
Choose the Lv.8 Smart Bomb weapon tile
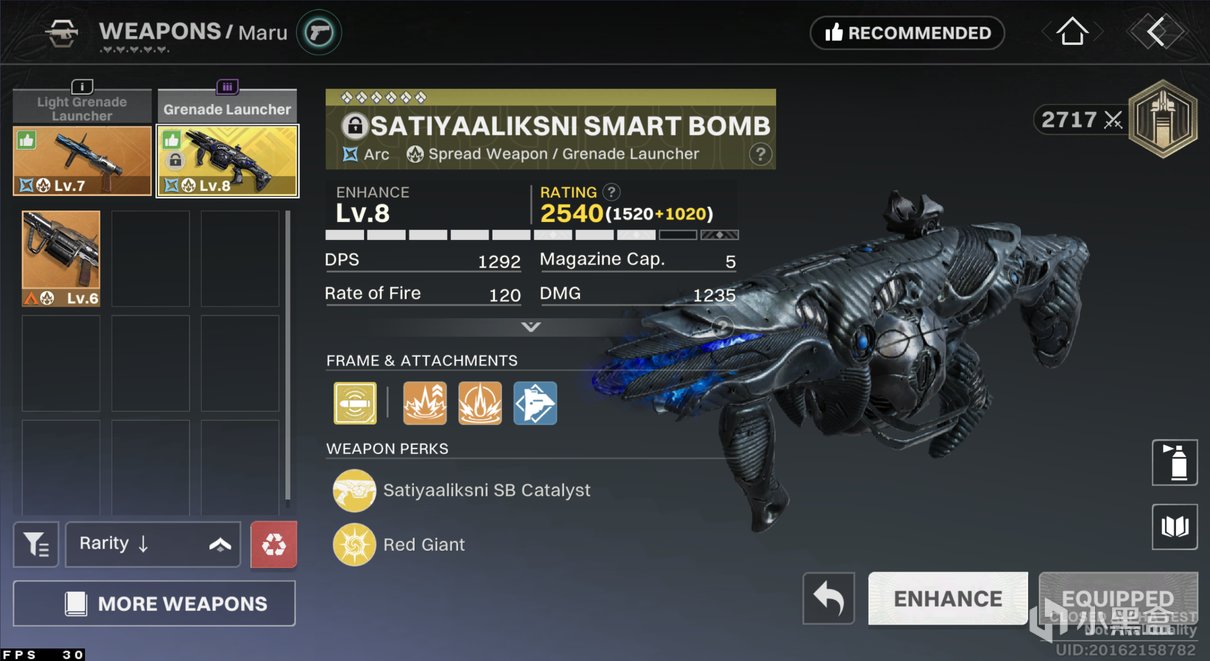(x=227, y=160)
